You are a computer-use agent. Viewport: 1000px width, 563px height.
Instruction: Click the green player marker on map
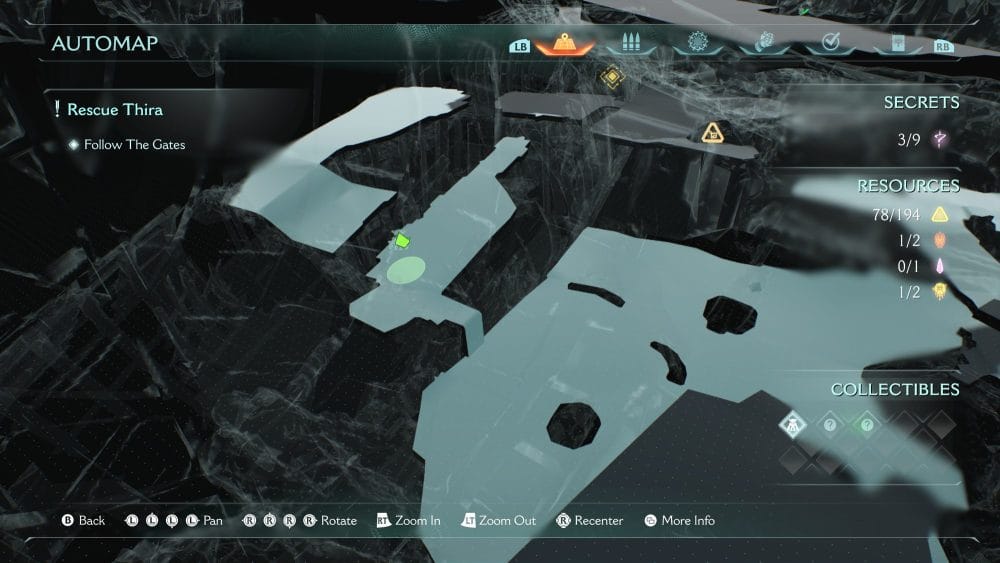[x=402, y=240]
